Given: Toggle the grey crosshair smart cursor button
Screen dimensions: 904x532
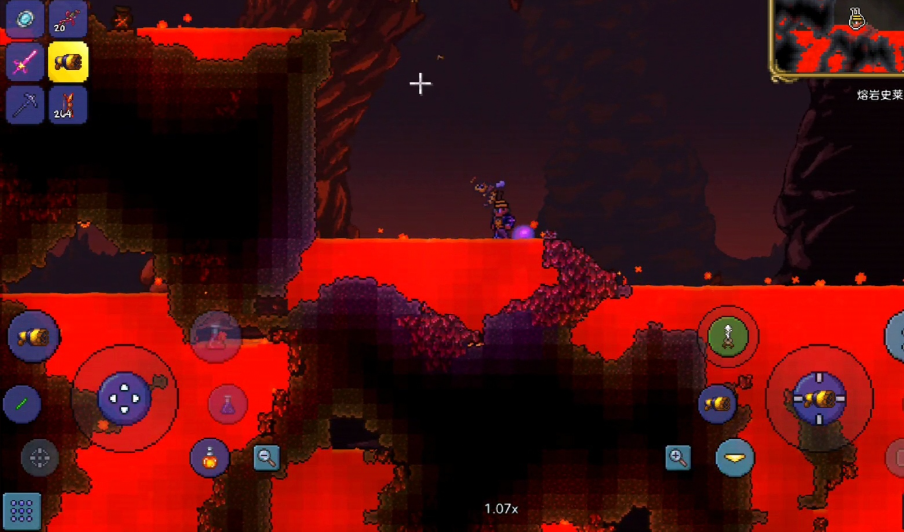Looking at the screenshot, I should (x=40, y=458).
